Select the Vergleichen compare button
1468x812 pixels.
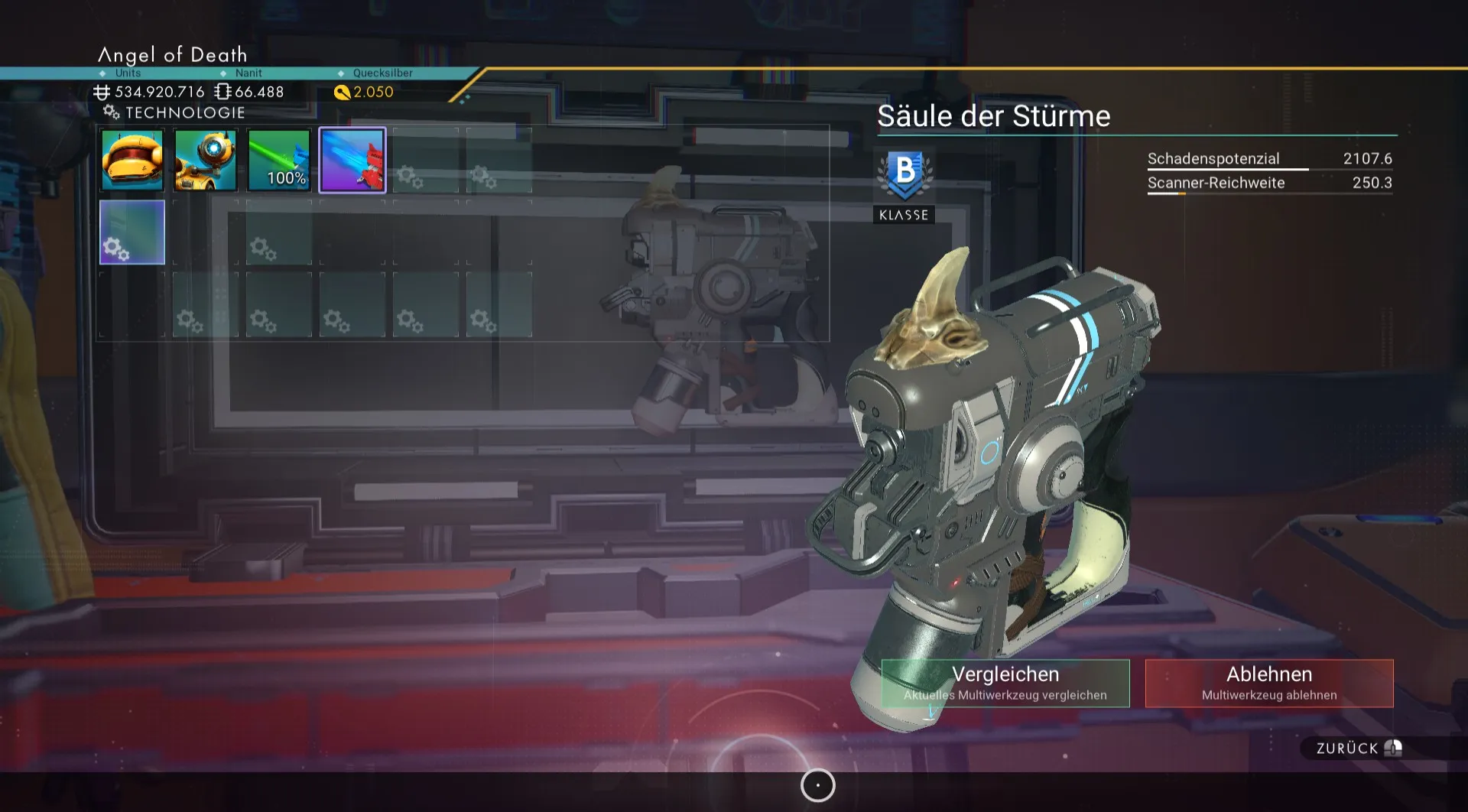(x=1005, y=683)
